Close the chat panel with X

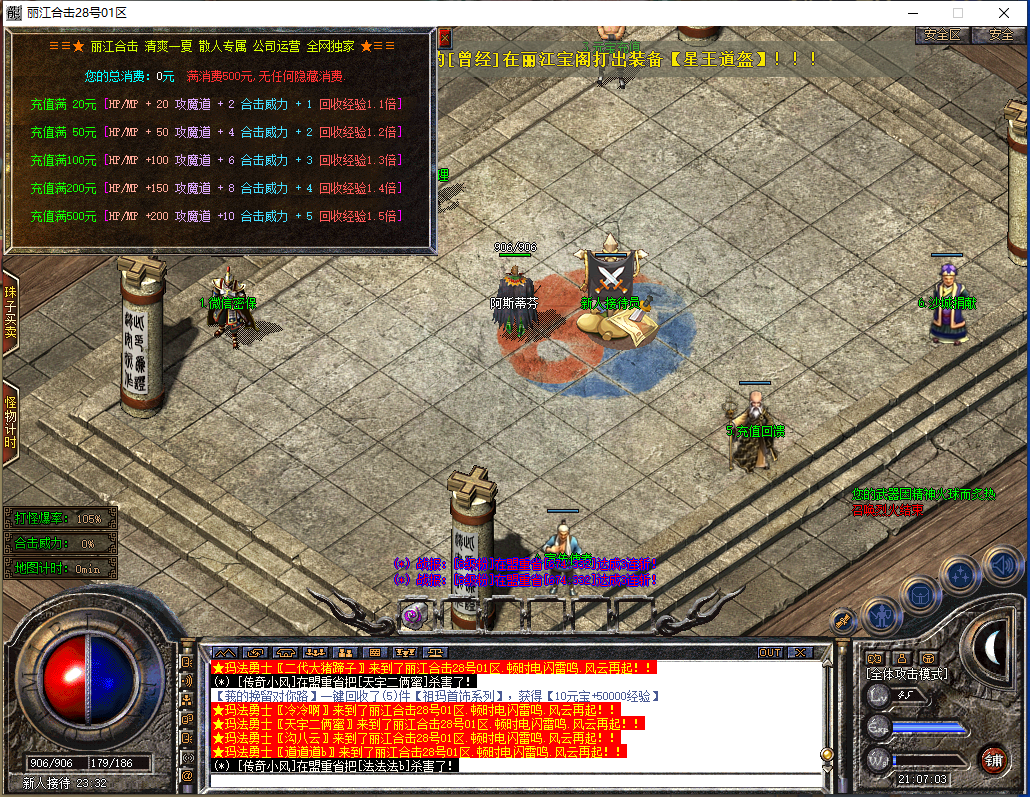tap(799, 653)
